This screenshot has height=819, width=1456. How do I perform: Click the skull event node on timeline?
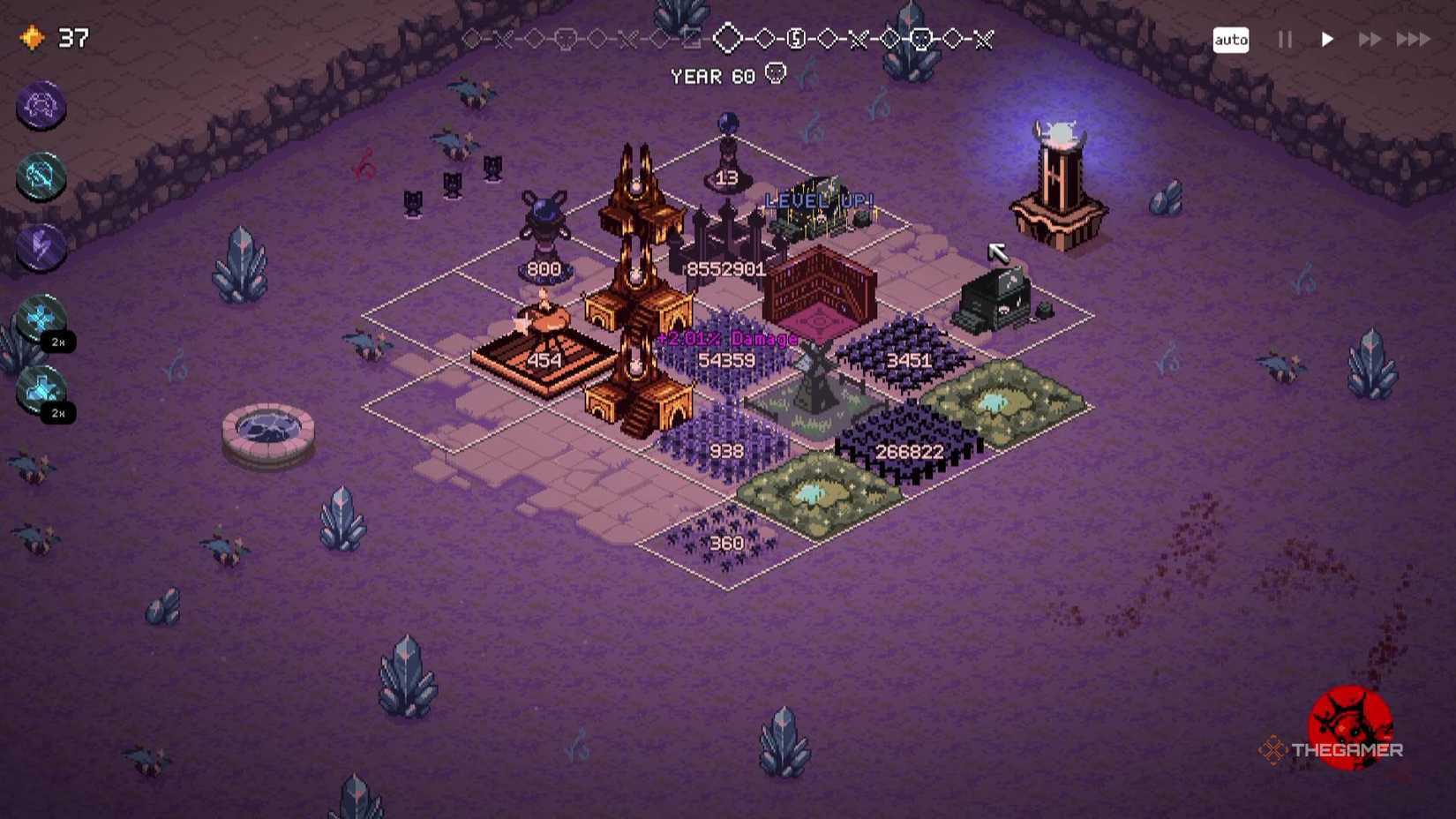[921, 39]
